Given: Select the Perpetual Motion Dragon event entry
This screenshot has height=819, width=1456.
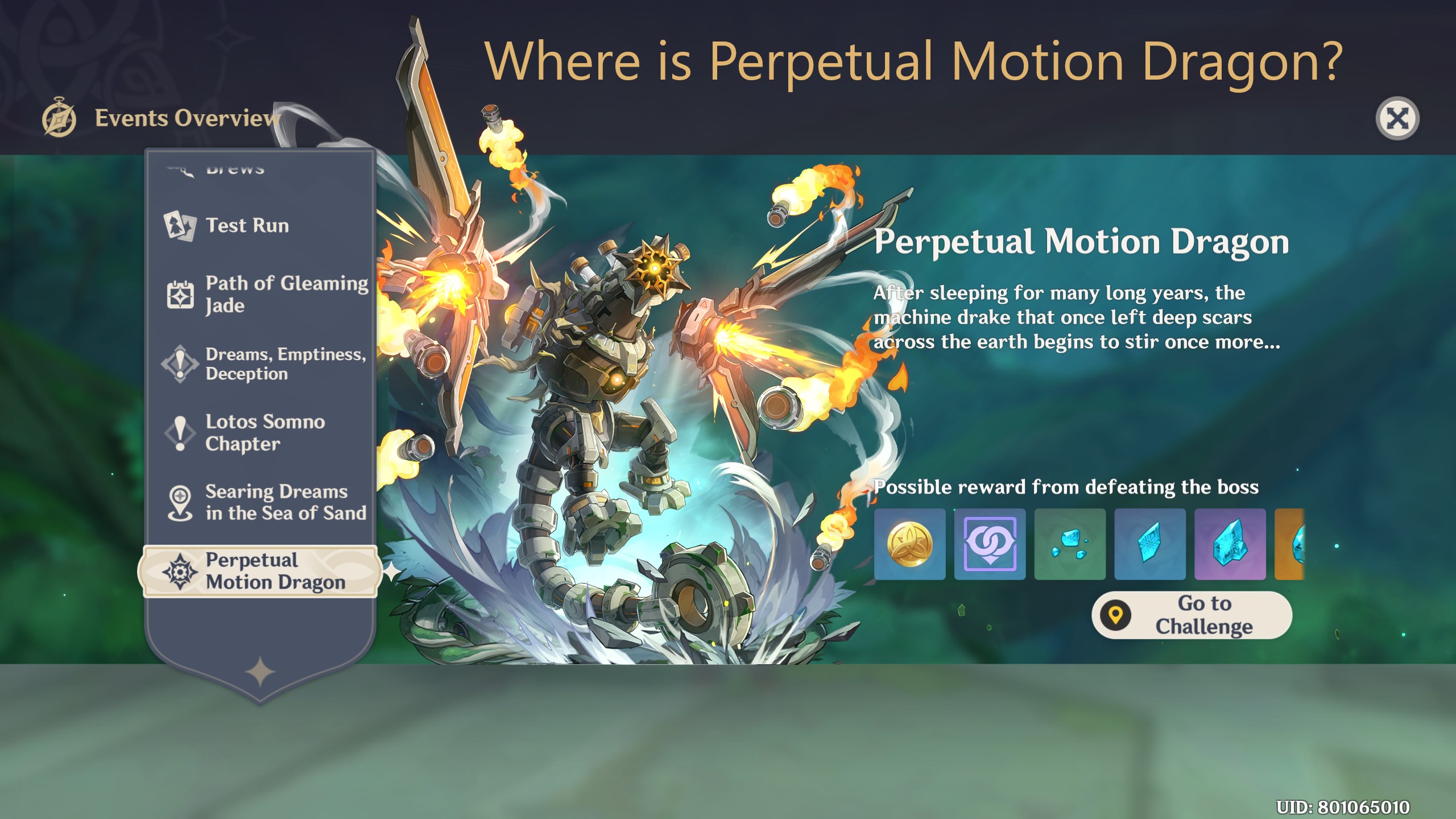Looking at the screenshot, I should pos(262,571).
